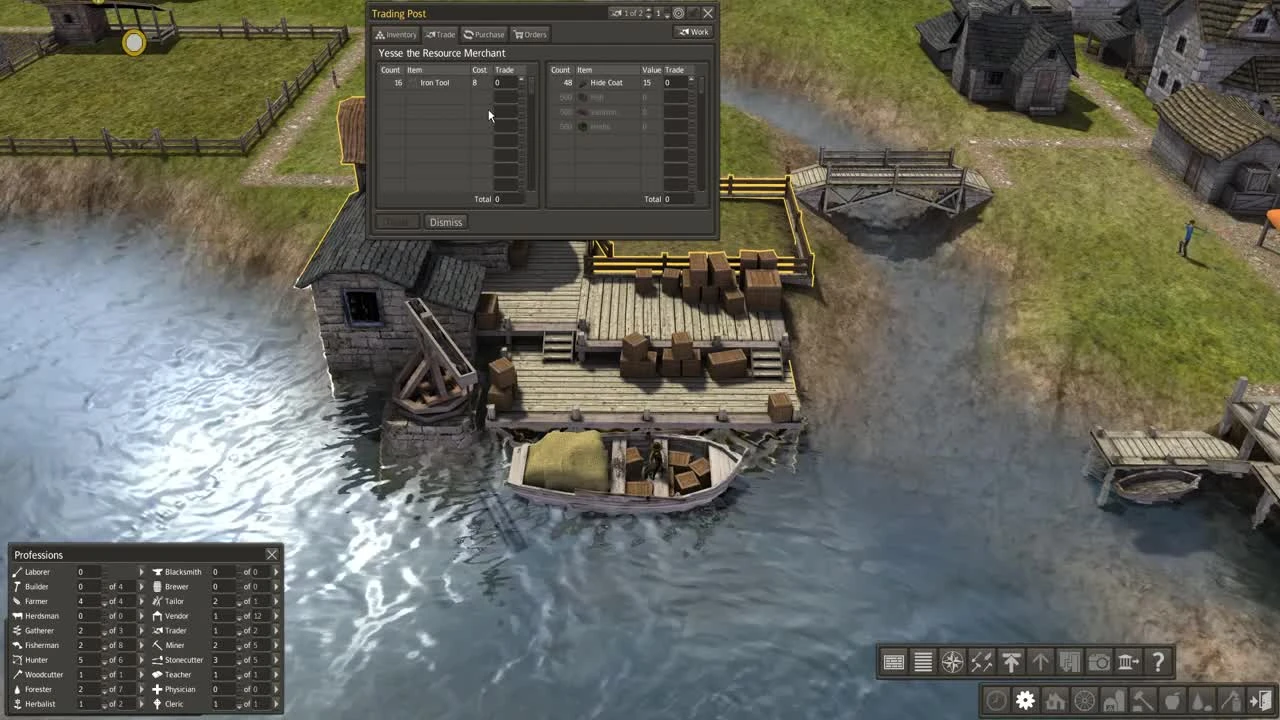1280x720 pixels.
Task: Select Hide Coat in merchant goods list
Action: [x=606, y=83]
